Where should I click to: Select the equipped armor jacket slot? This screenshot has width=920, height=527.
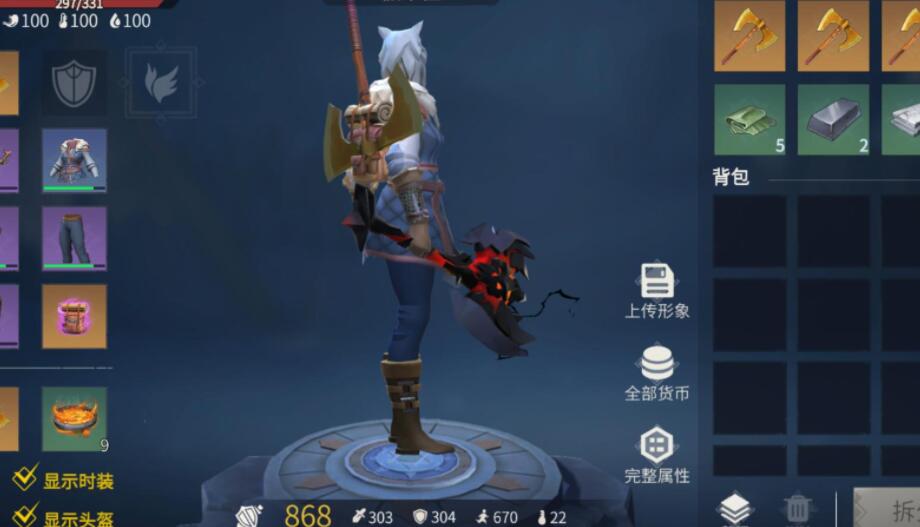click(74, 160)
